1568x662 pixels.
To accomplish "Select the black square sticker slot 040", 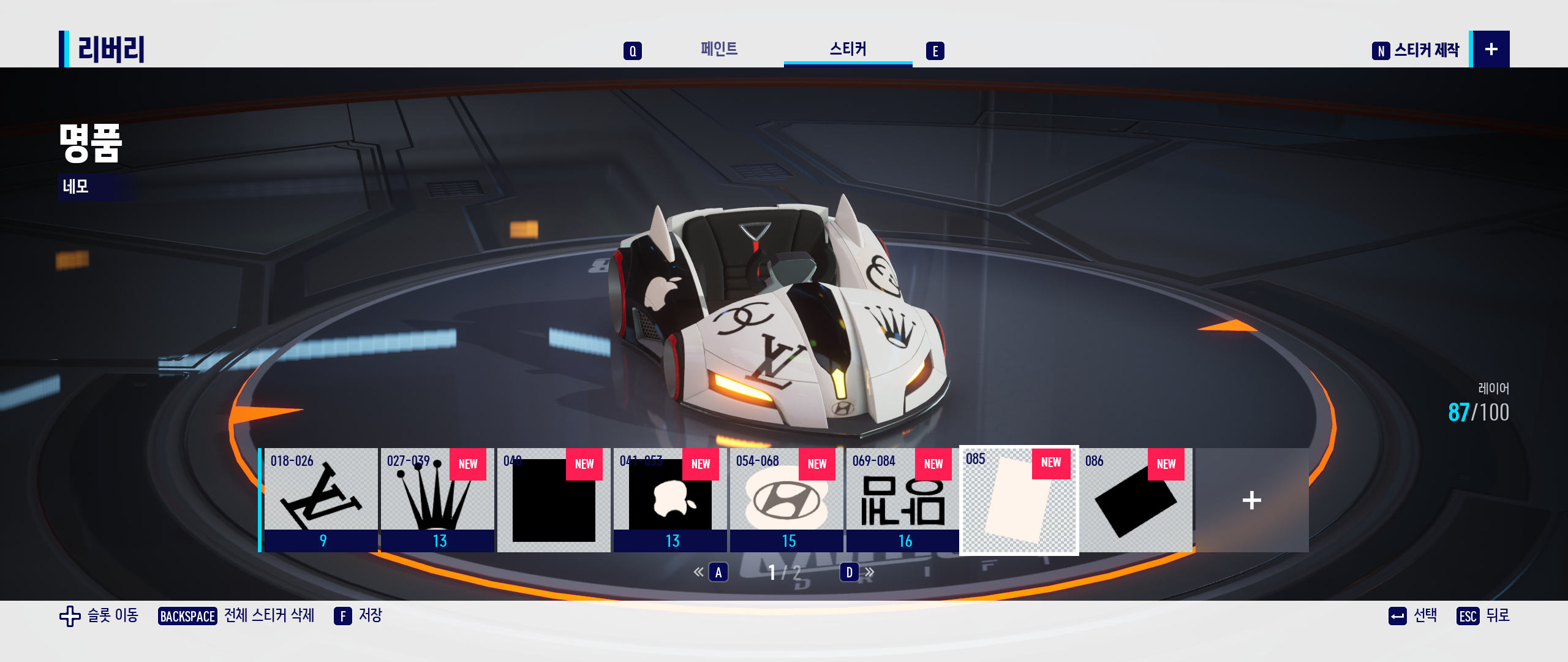I will point(554,500).
